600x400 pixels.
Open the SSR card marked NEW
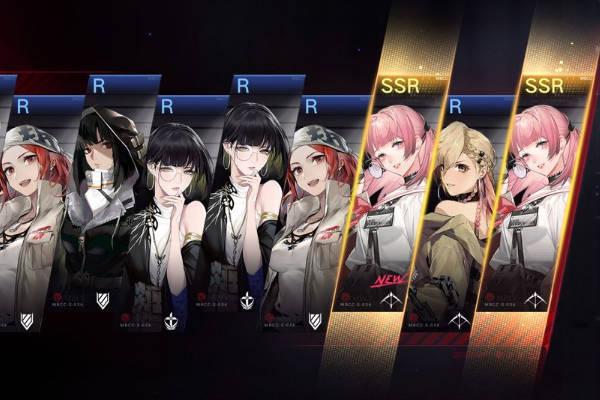392,210
